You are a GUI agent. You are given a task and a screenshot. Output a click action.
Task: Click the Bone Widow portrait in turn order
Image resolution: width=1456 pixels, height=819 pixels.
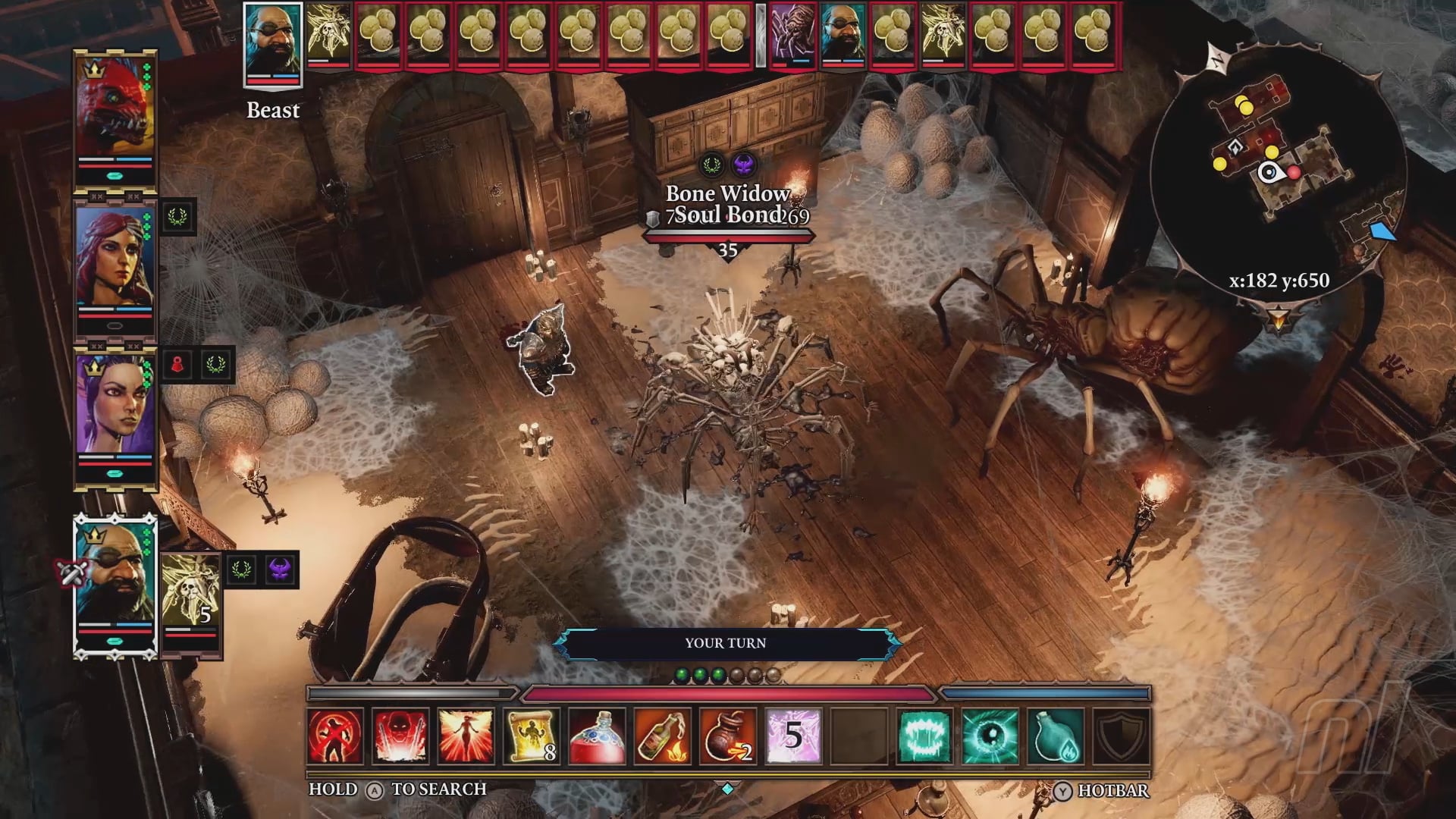[790, 35]
